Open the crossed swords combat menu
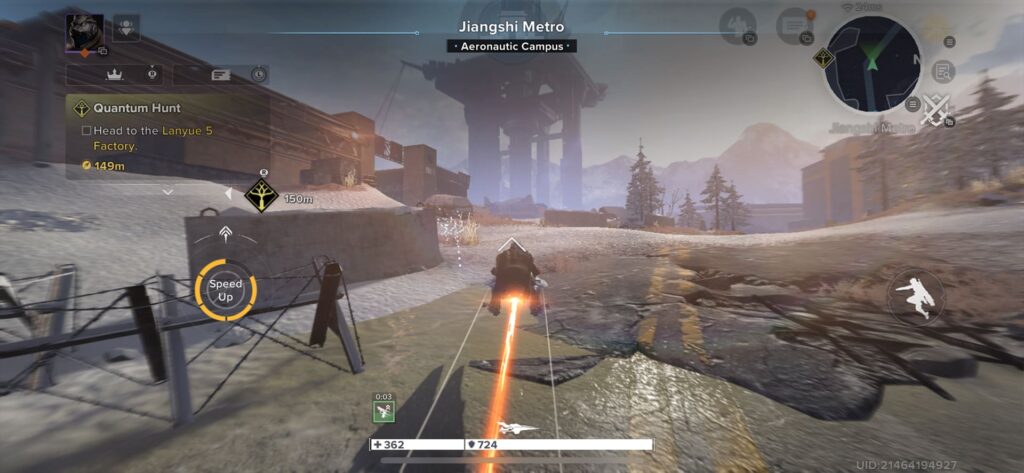This screenshot has height=473, width=1024. (x=936, y=108)
